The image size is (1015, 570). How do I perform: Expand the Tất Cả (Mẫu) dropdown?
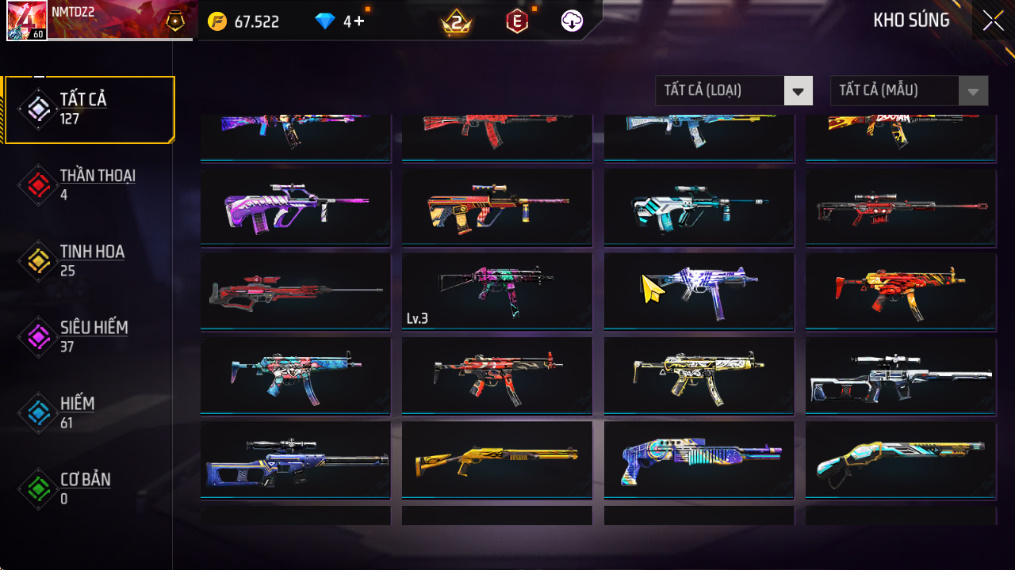point(909,91)
